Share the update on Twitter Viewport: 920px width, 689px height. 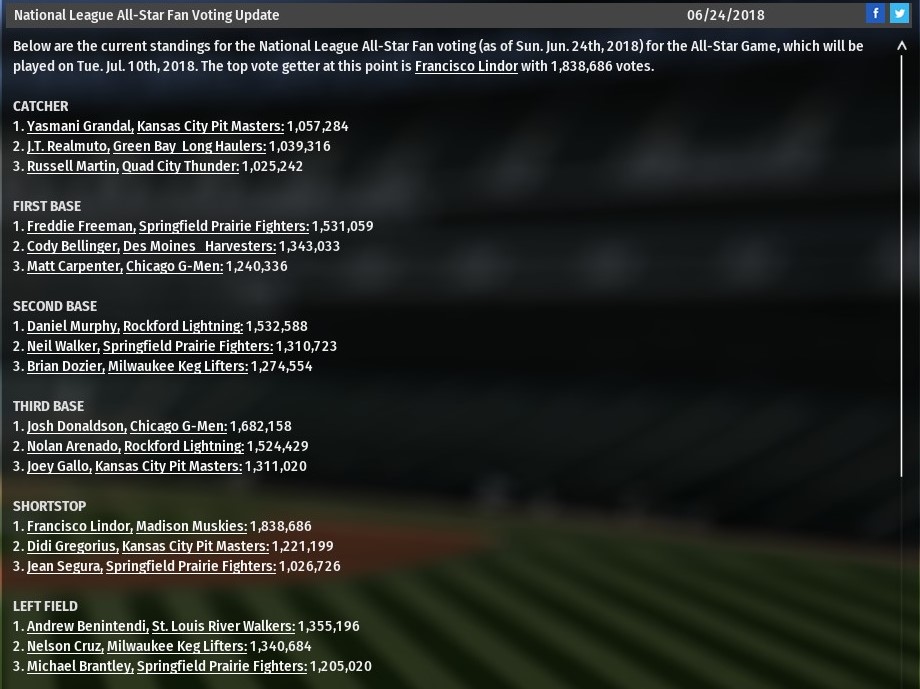[x=899, y=13]
